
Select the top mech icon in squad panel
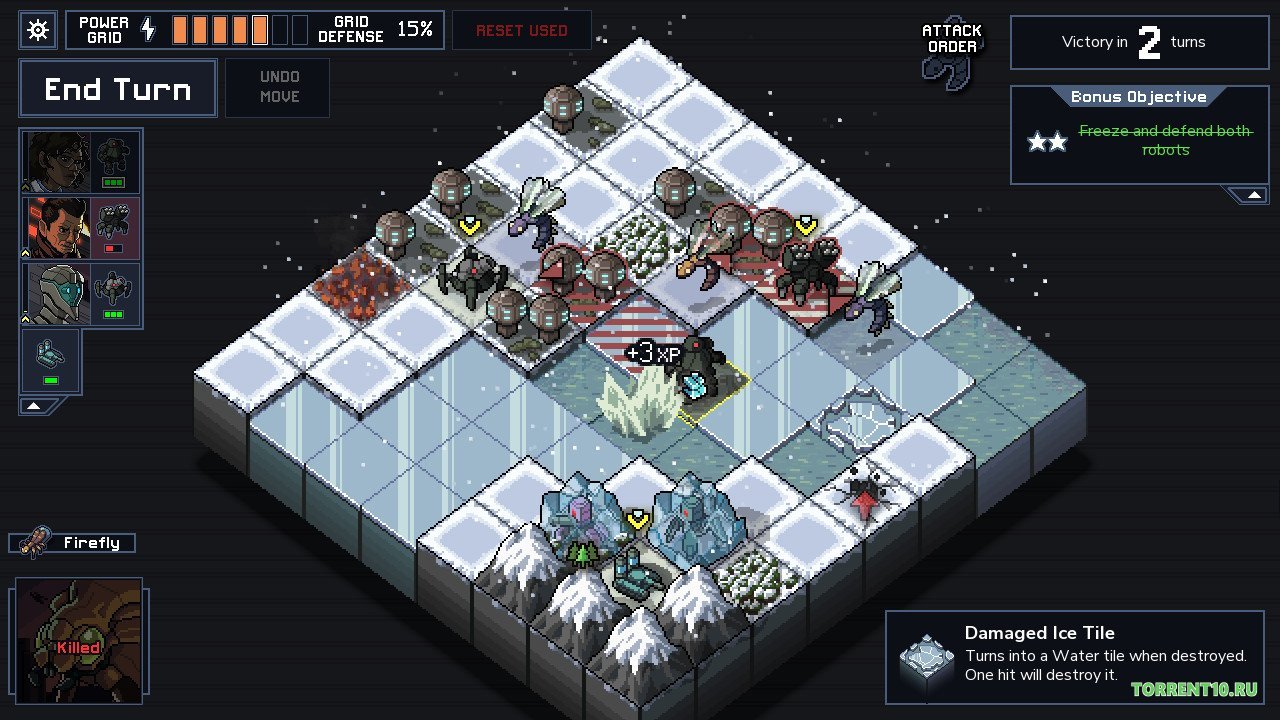pos(112,158)
